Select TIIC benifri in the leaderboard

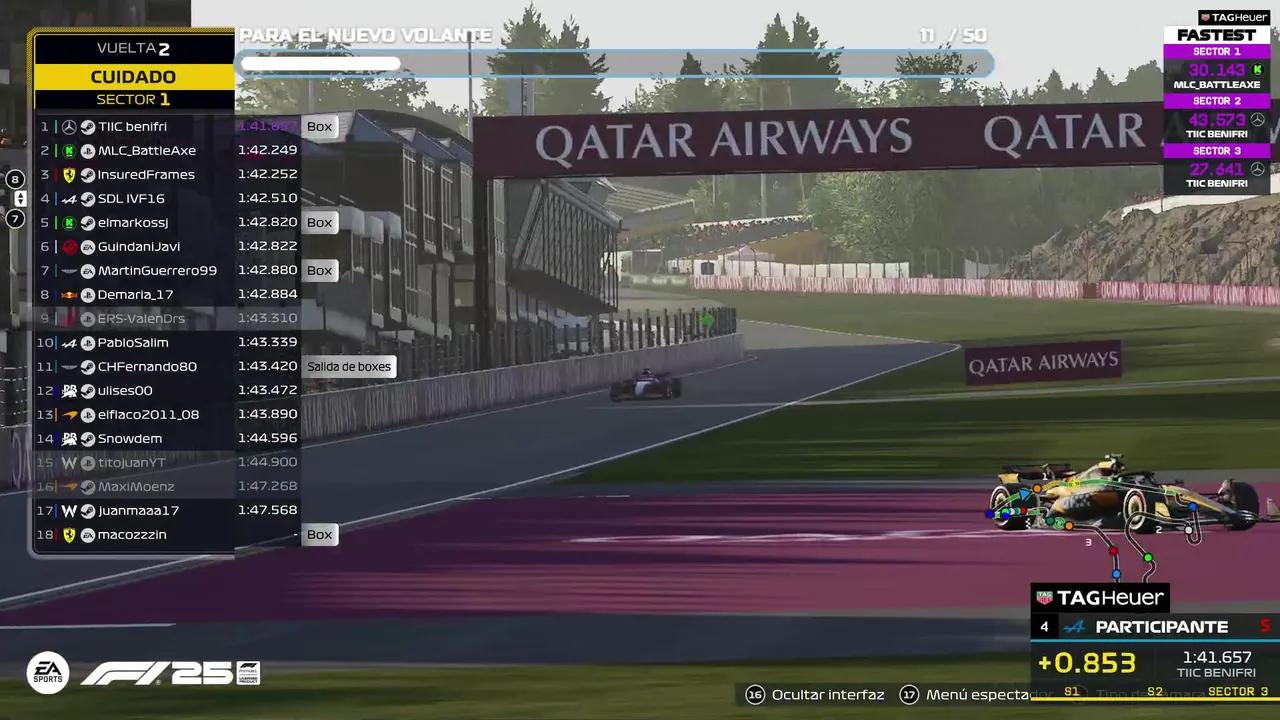[132, 127]
